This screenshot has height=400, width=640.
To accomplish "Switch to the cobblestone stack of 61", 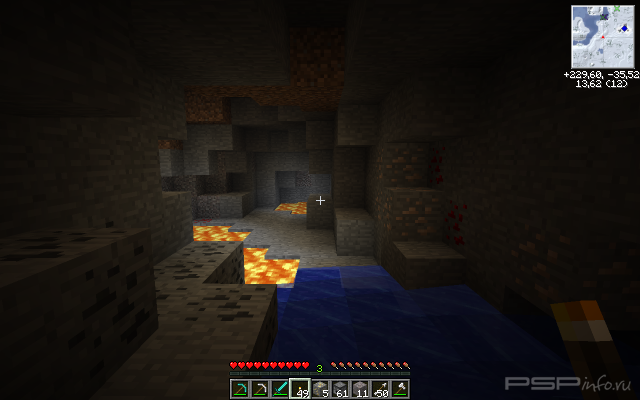I will (340, 388).
